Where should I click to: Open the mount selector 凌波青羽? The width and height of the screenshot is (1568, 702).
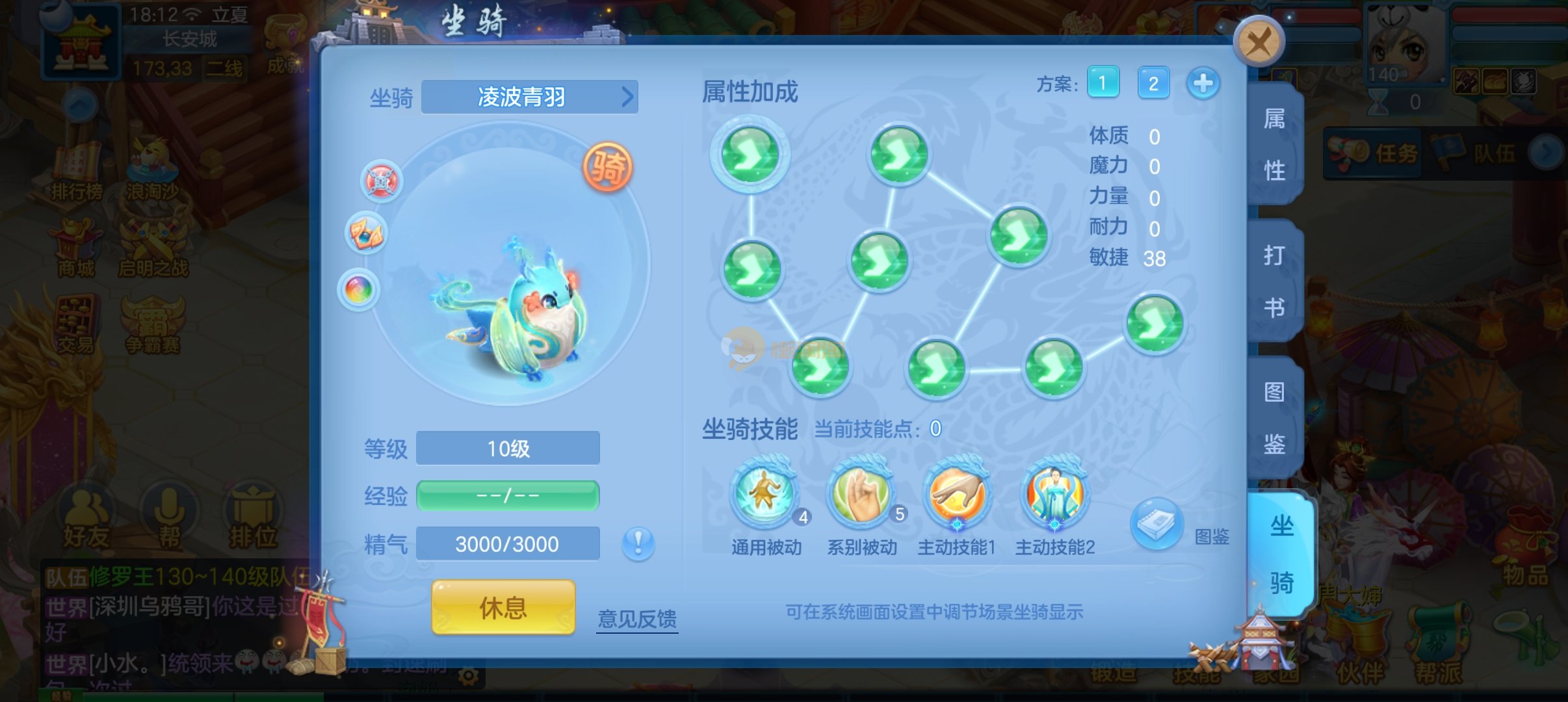tap(529, 97)
